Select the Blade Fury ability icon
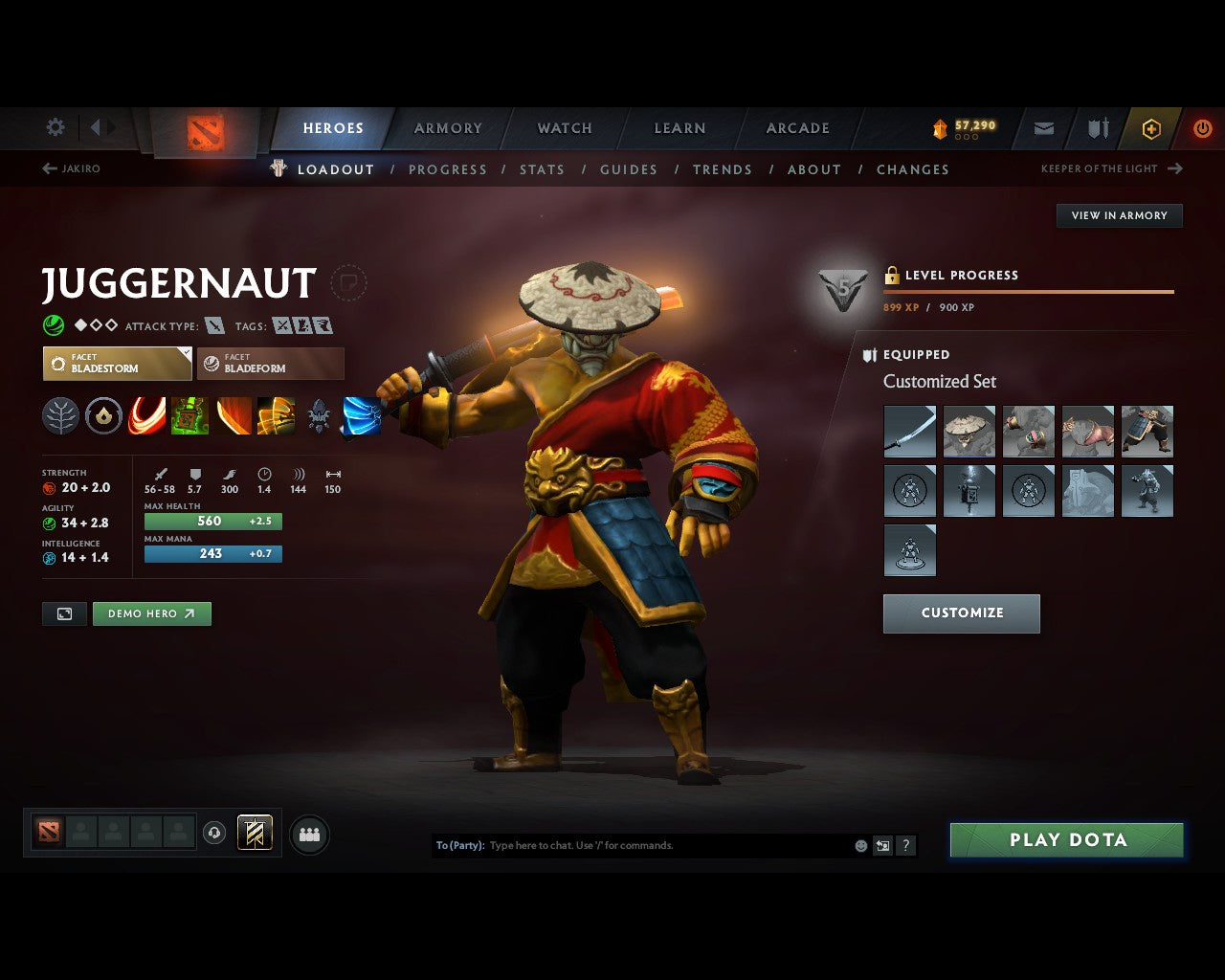Viewport: 1225px width, 980px height. click(147, 415)
